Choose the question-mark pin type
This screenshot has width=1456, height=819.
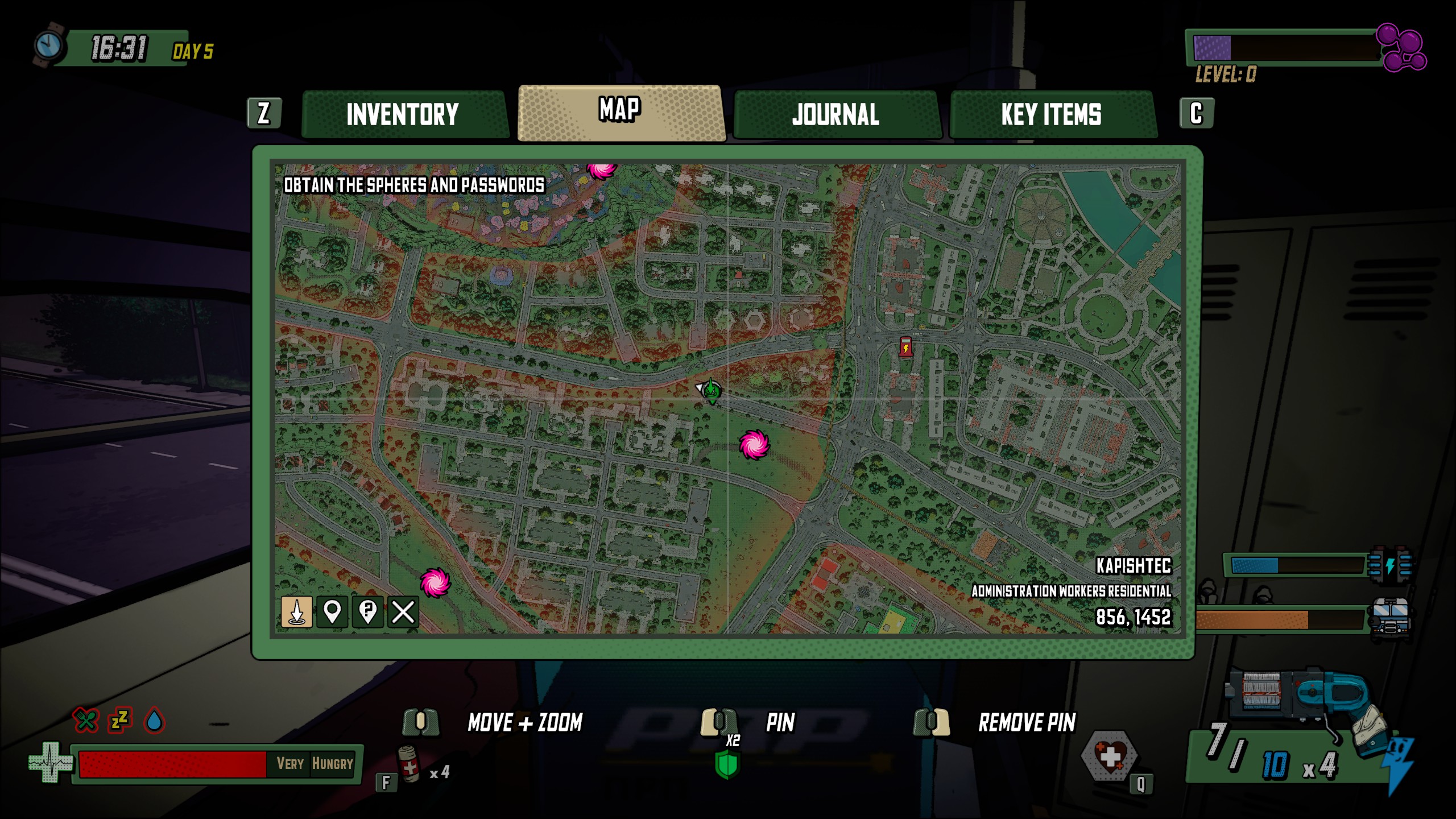367,612
